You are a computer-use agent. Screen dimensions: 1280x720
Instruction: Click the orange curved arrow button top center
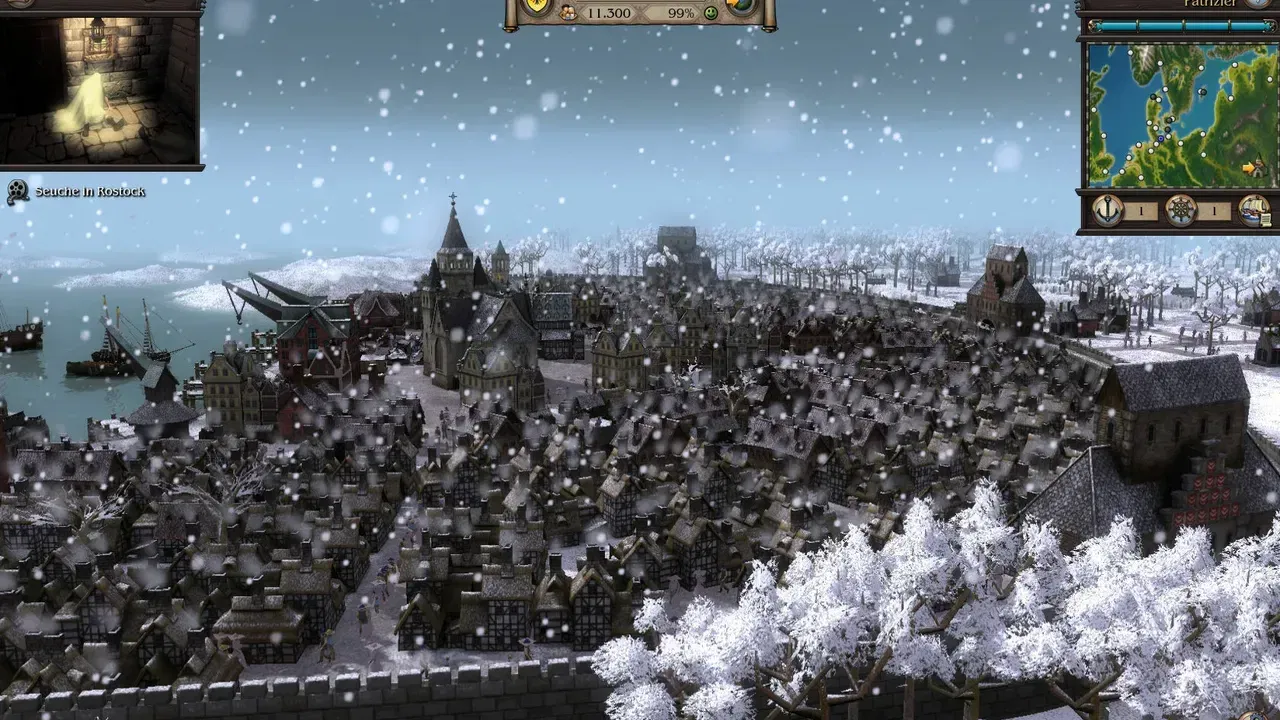730,4
